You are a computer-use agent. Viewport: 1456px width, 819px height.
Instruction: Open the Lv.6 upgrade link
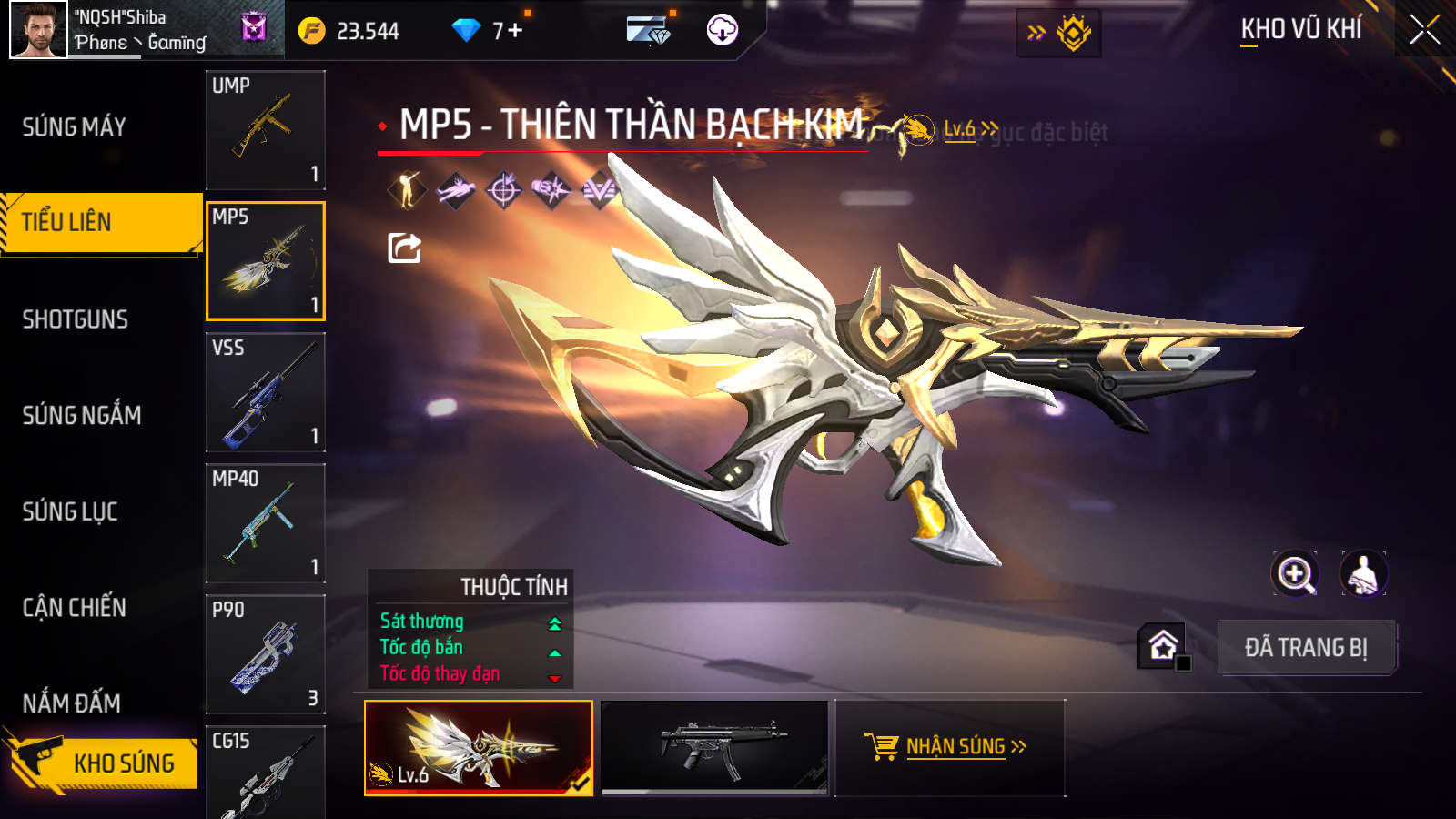point(970,130)
